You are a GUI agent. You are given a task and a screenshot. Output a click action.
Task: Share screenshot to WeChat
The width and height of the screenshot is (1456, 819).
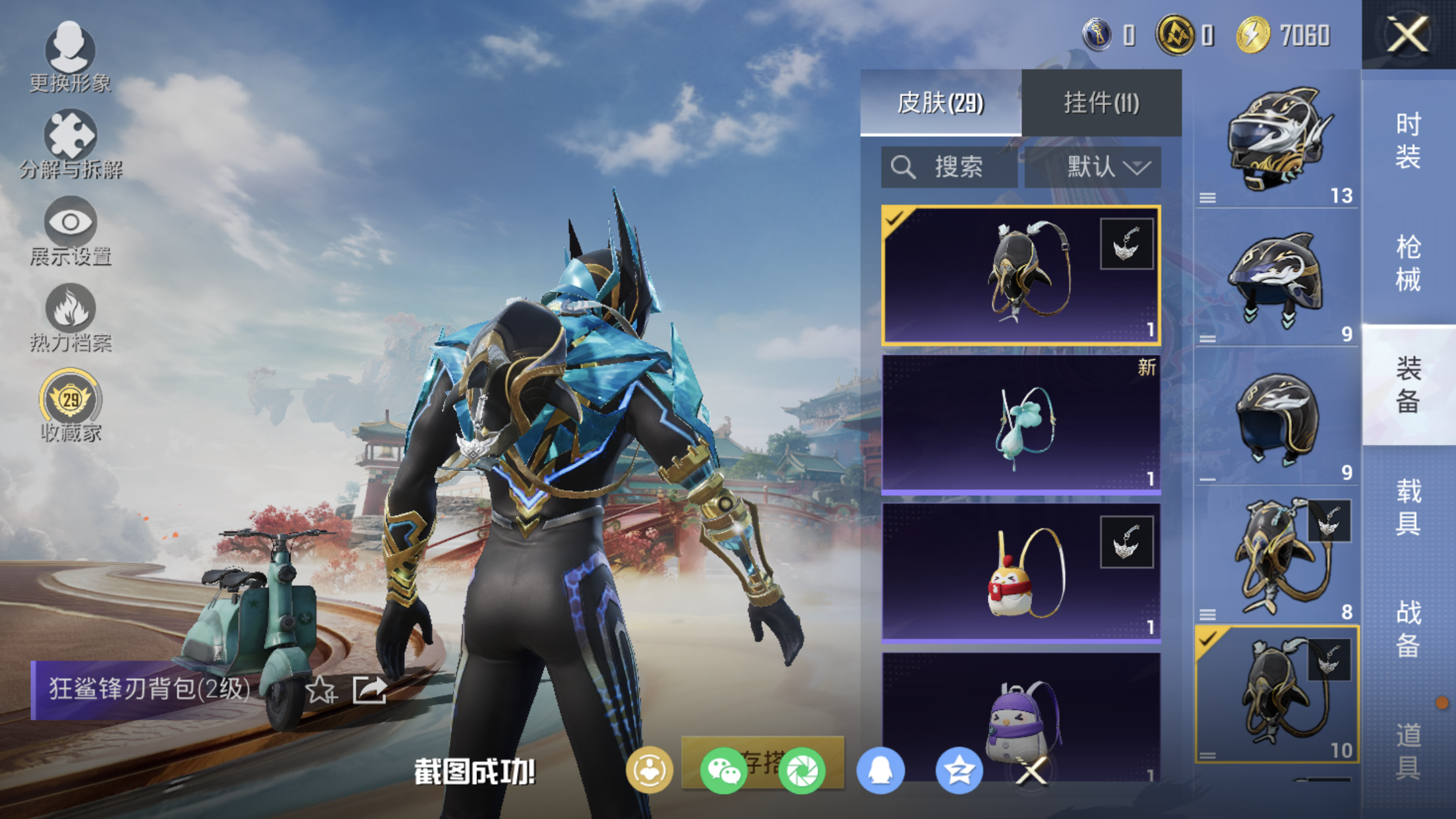coord(723,770)
